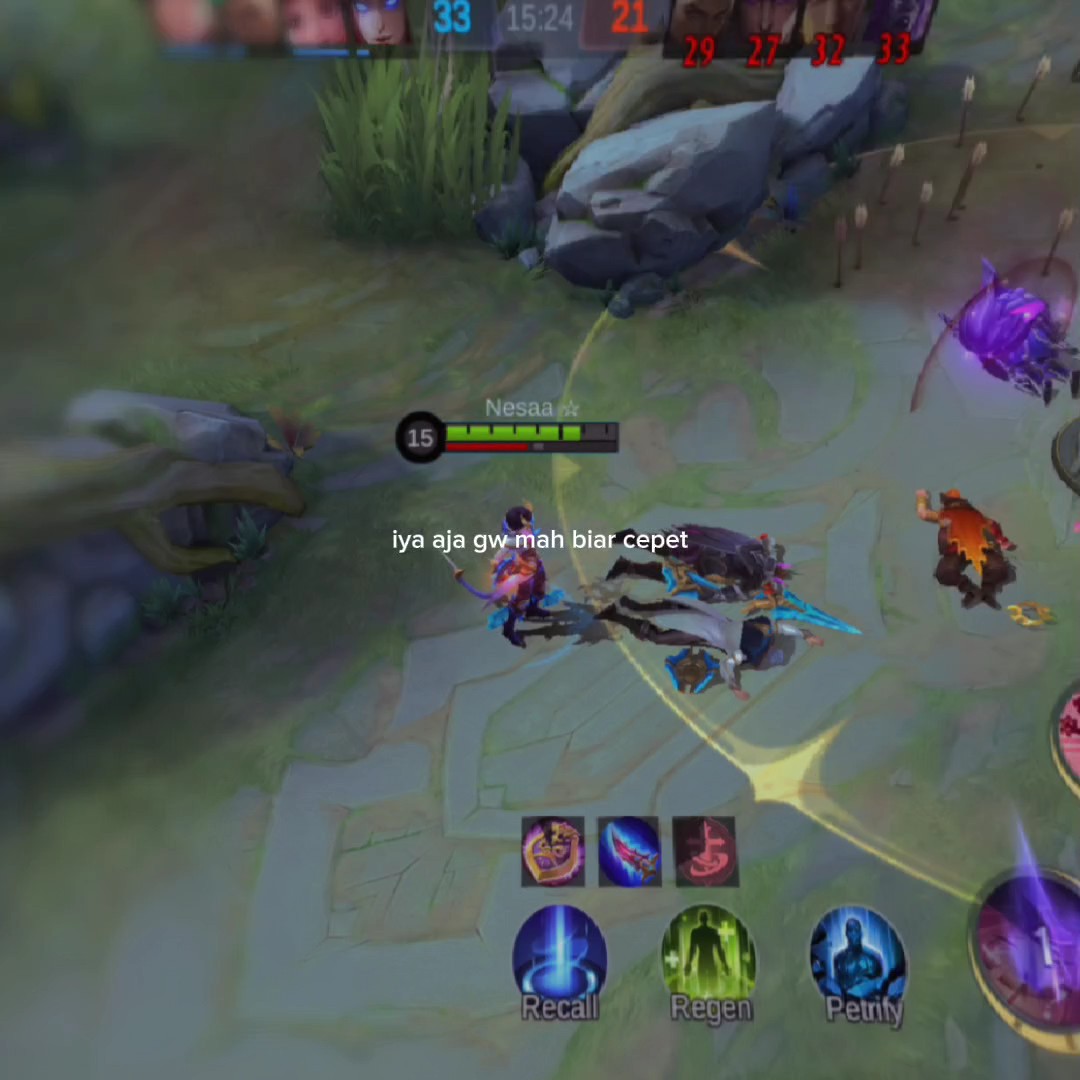Activate the Recall spell
The height and width of the screenshot is (1080, 1080).
(559, 956)
